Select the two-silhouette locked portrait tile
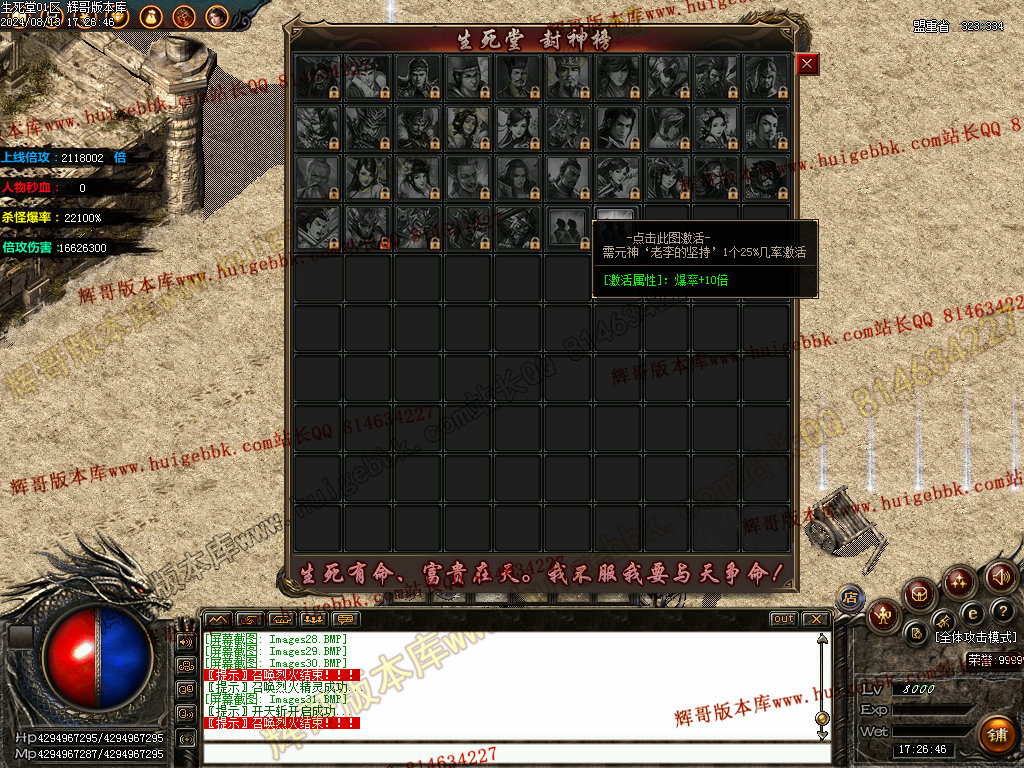The width and height of the screenshot is (1024, 768). coord(568,227)
